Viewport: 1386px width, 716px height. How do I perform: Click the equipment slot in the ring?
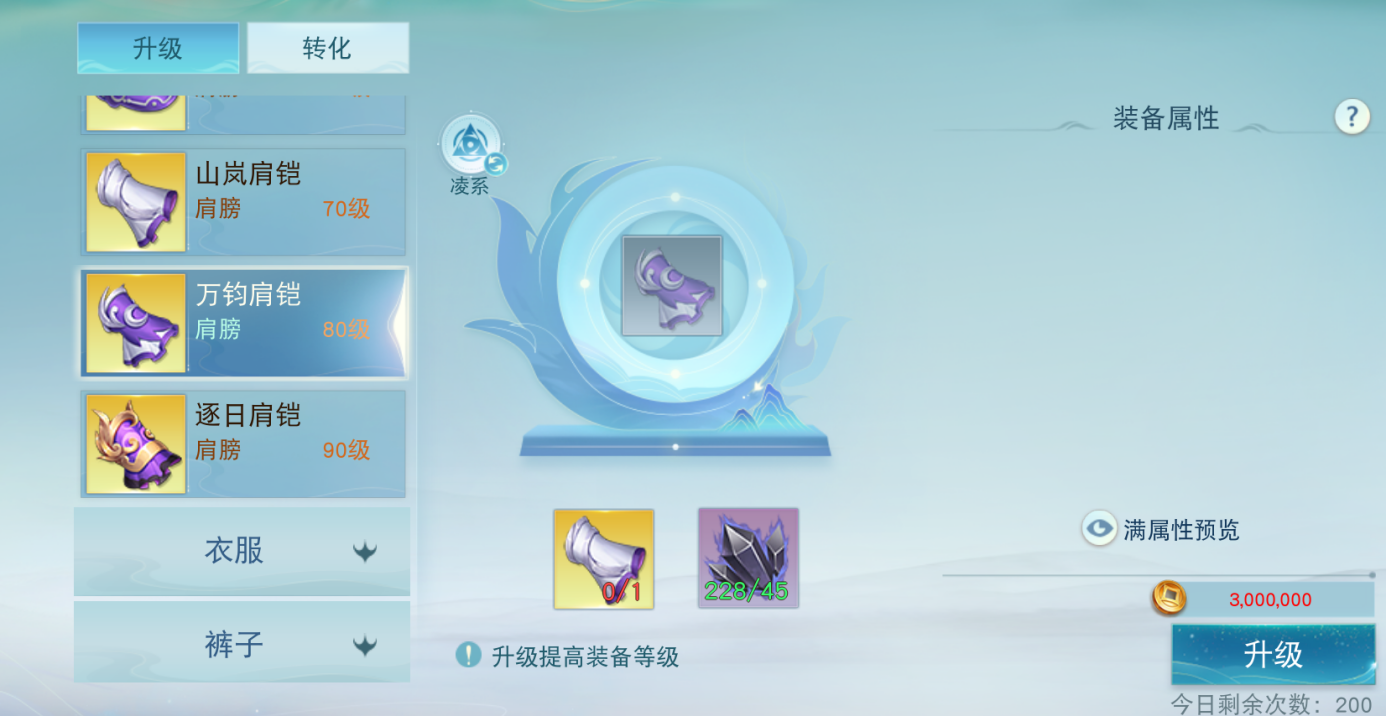(x=671, y=286)
